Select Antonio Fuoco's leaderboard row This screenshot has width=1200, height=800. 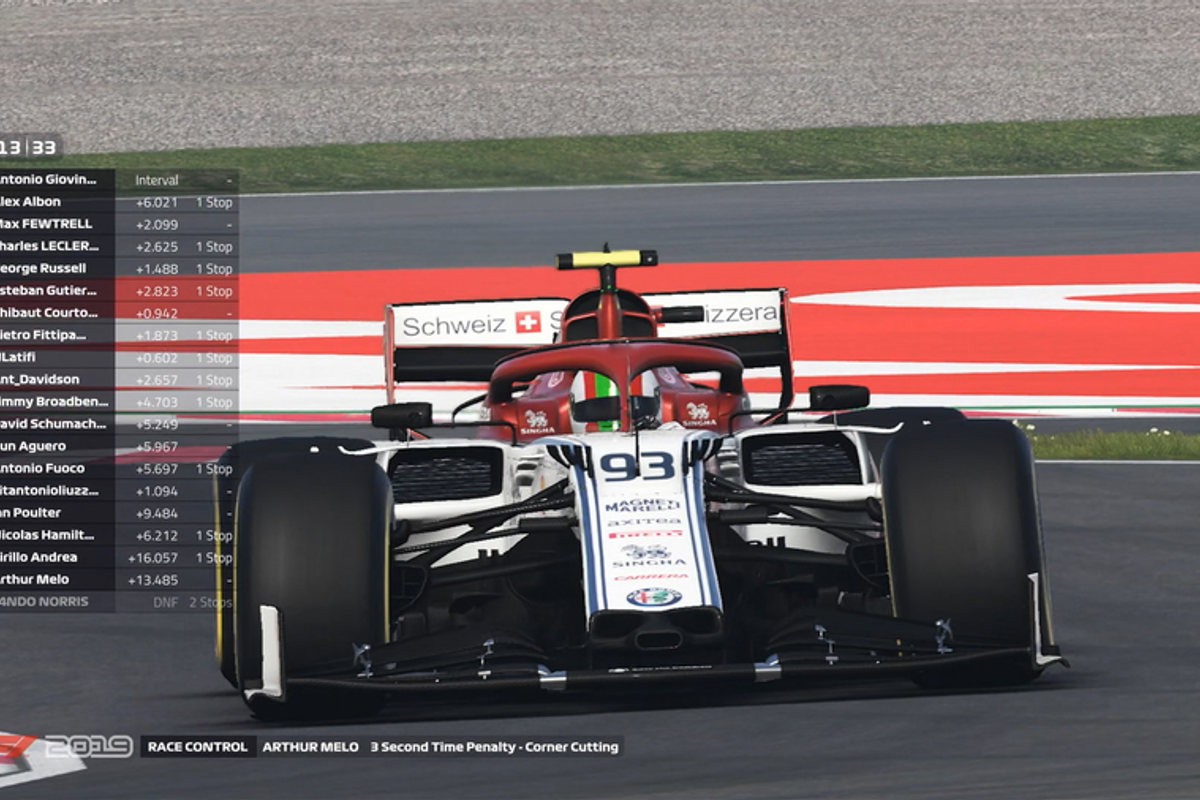[50, 468]
